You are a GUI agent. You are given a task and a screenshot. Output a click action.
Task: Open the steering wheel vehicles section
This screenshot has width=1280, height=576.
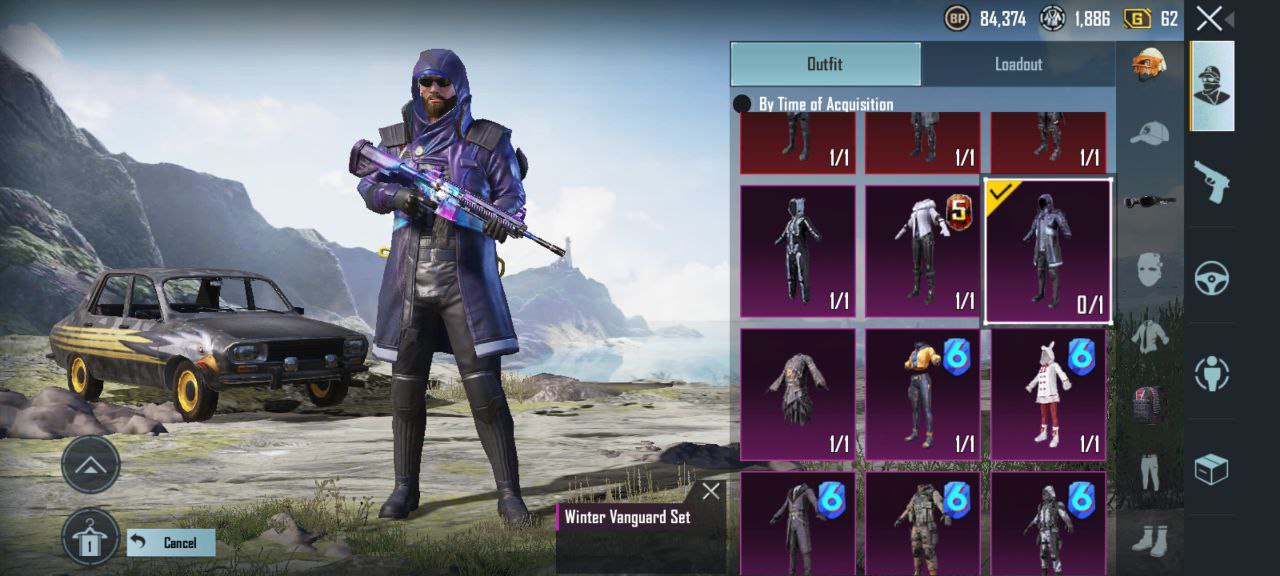click(1211, 277)
